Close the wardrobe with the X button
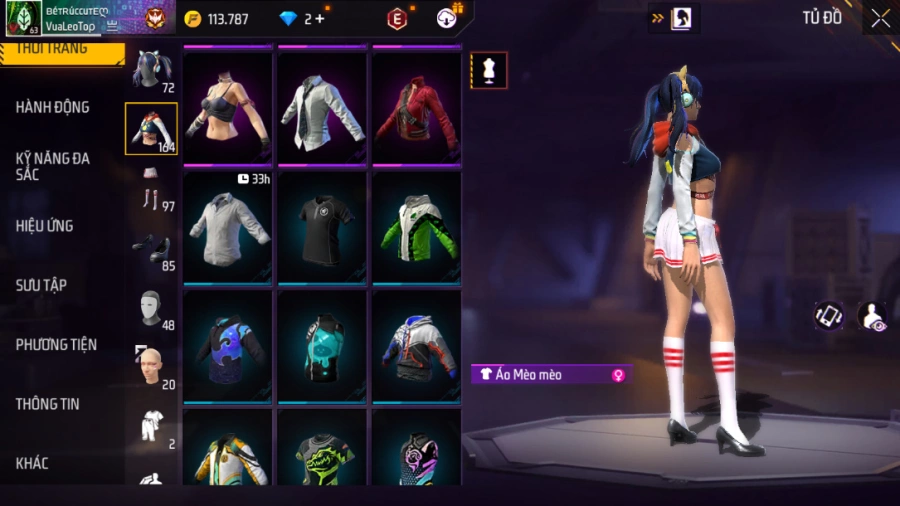 [880, 18]
